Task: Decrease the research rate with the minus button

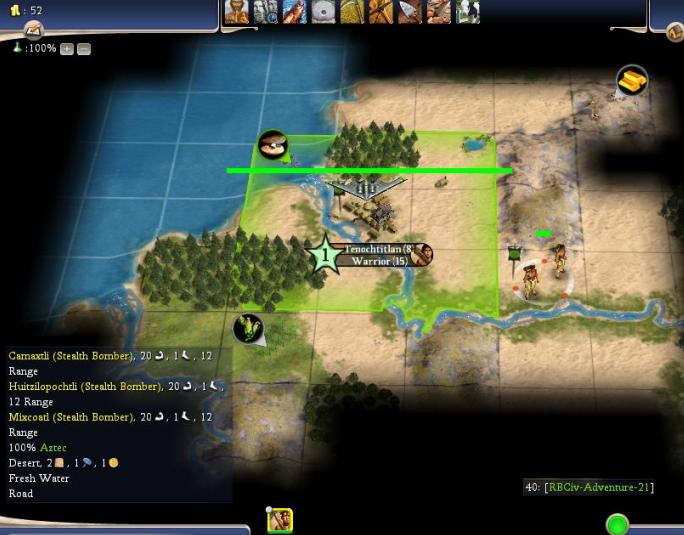Action: click(x=84, y=48)
